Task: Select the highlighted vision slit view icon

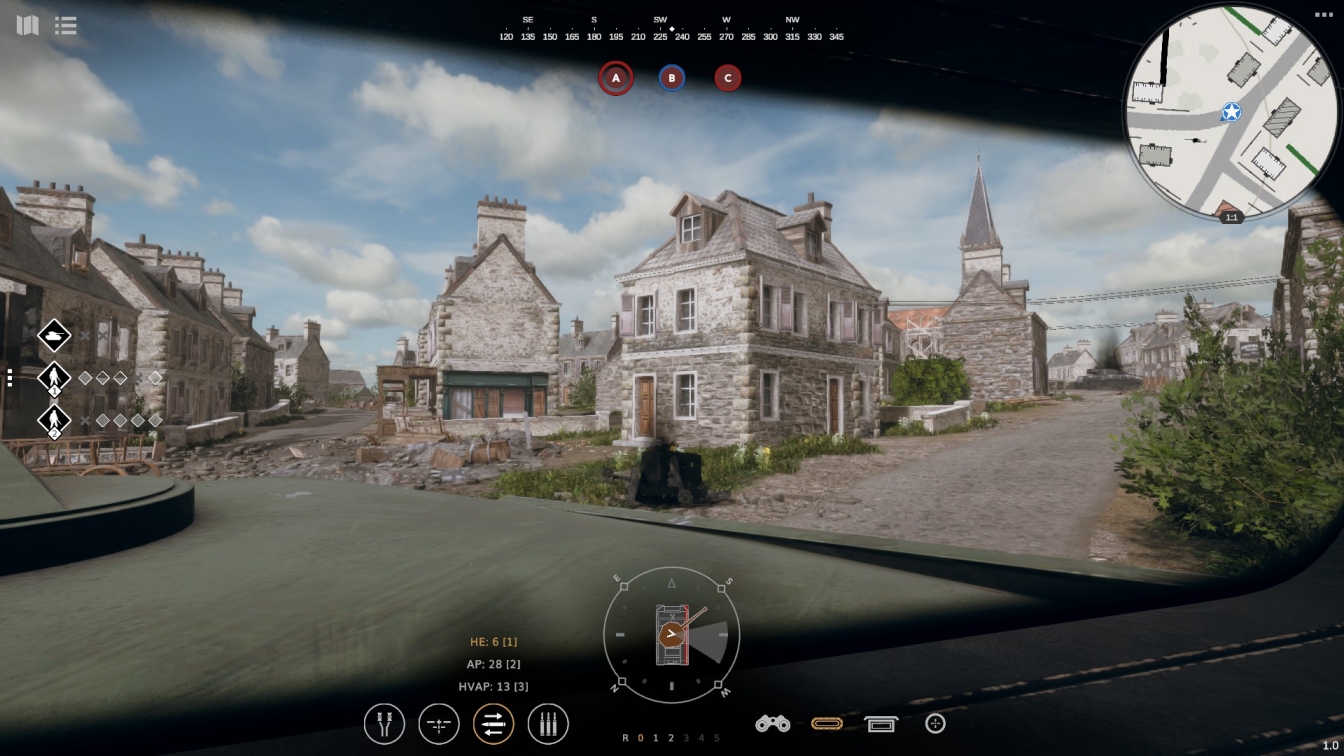Action: (827, 723)
